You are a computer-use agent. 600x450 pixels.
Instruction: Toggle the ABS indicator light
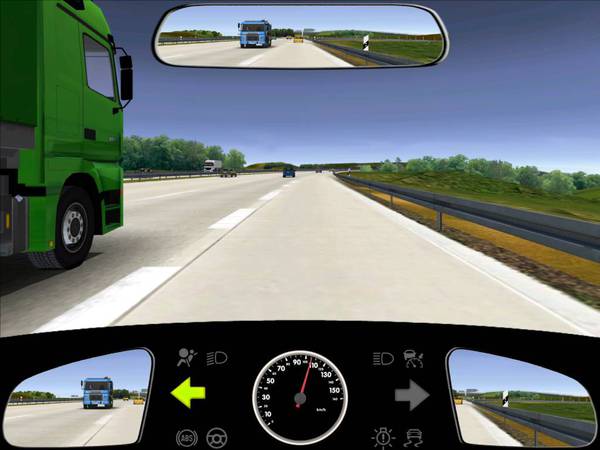[x=186, y=437]
